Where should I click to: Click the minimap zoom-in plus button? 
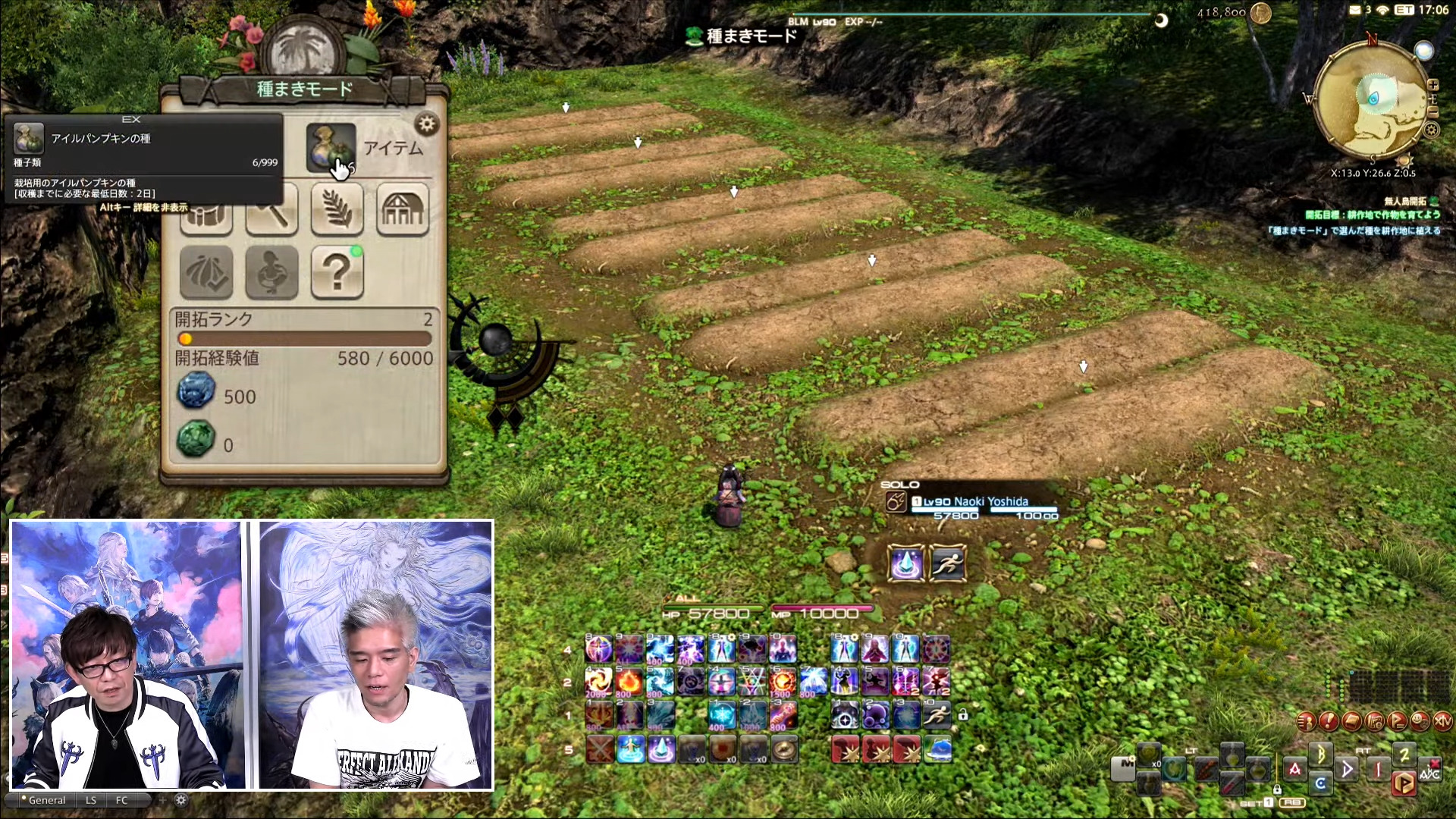click(x=1432, y=85)
